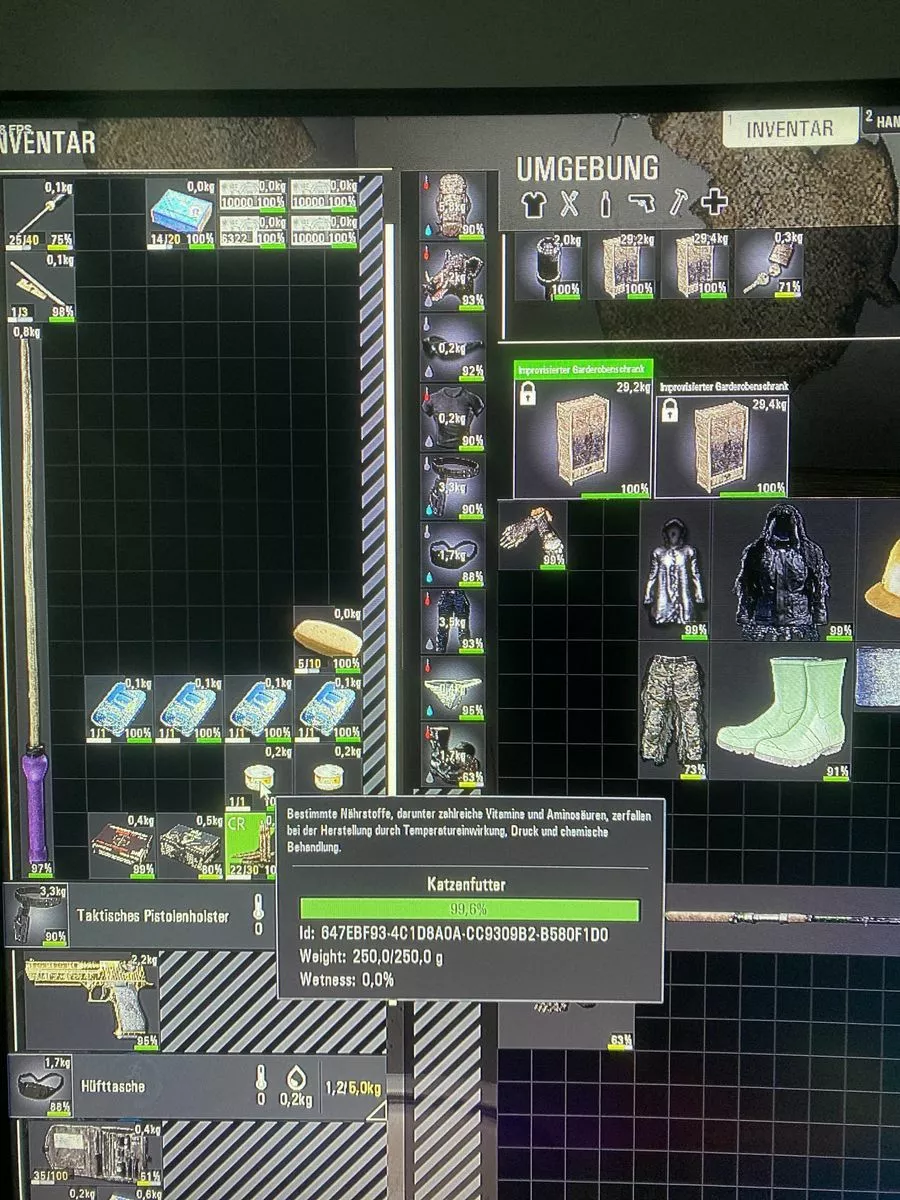Select the shirt clothing filter icon

534,204
